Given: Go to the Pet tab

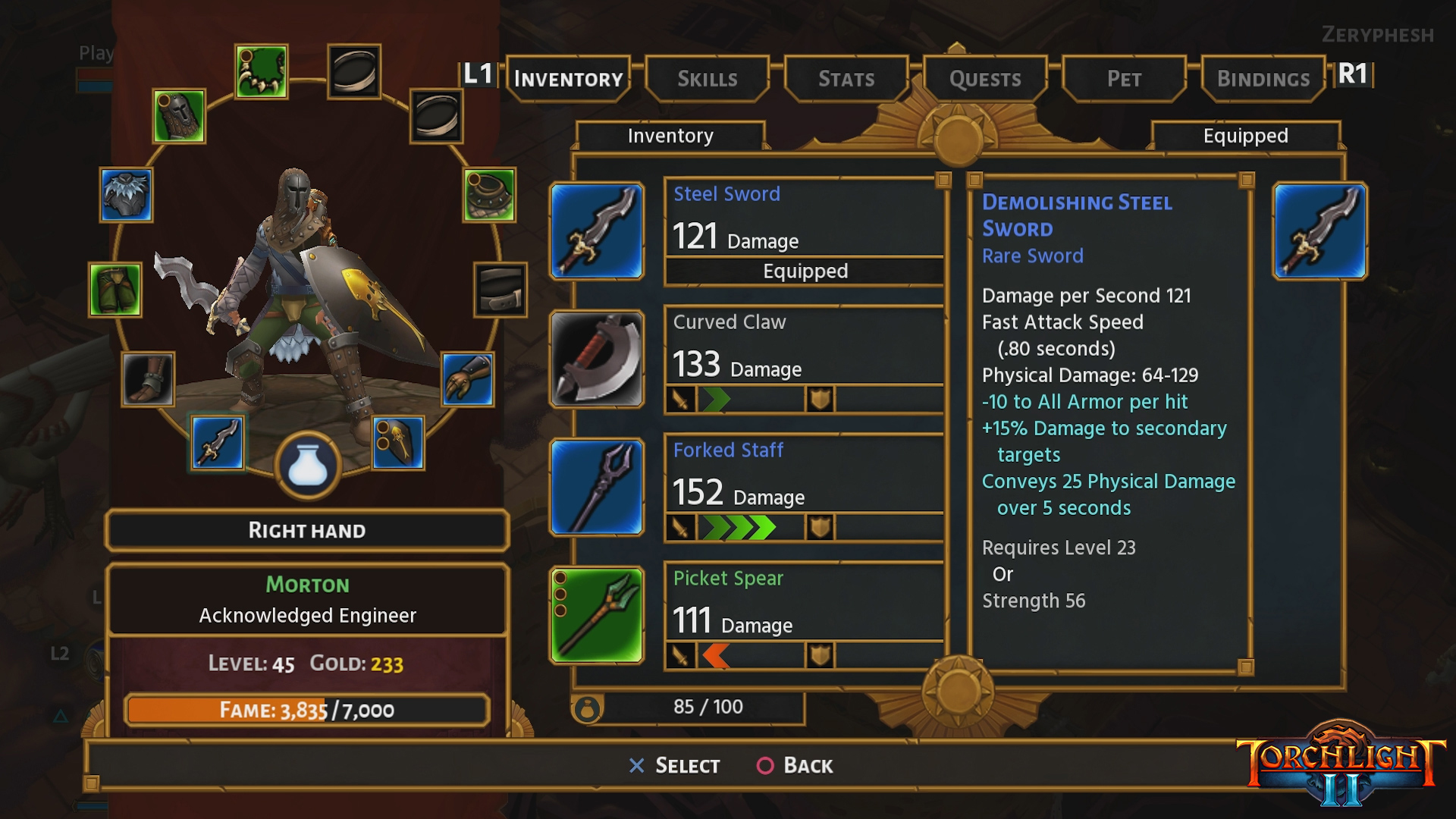Looking at the screenshot, I should coord(1124,79).
